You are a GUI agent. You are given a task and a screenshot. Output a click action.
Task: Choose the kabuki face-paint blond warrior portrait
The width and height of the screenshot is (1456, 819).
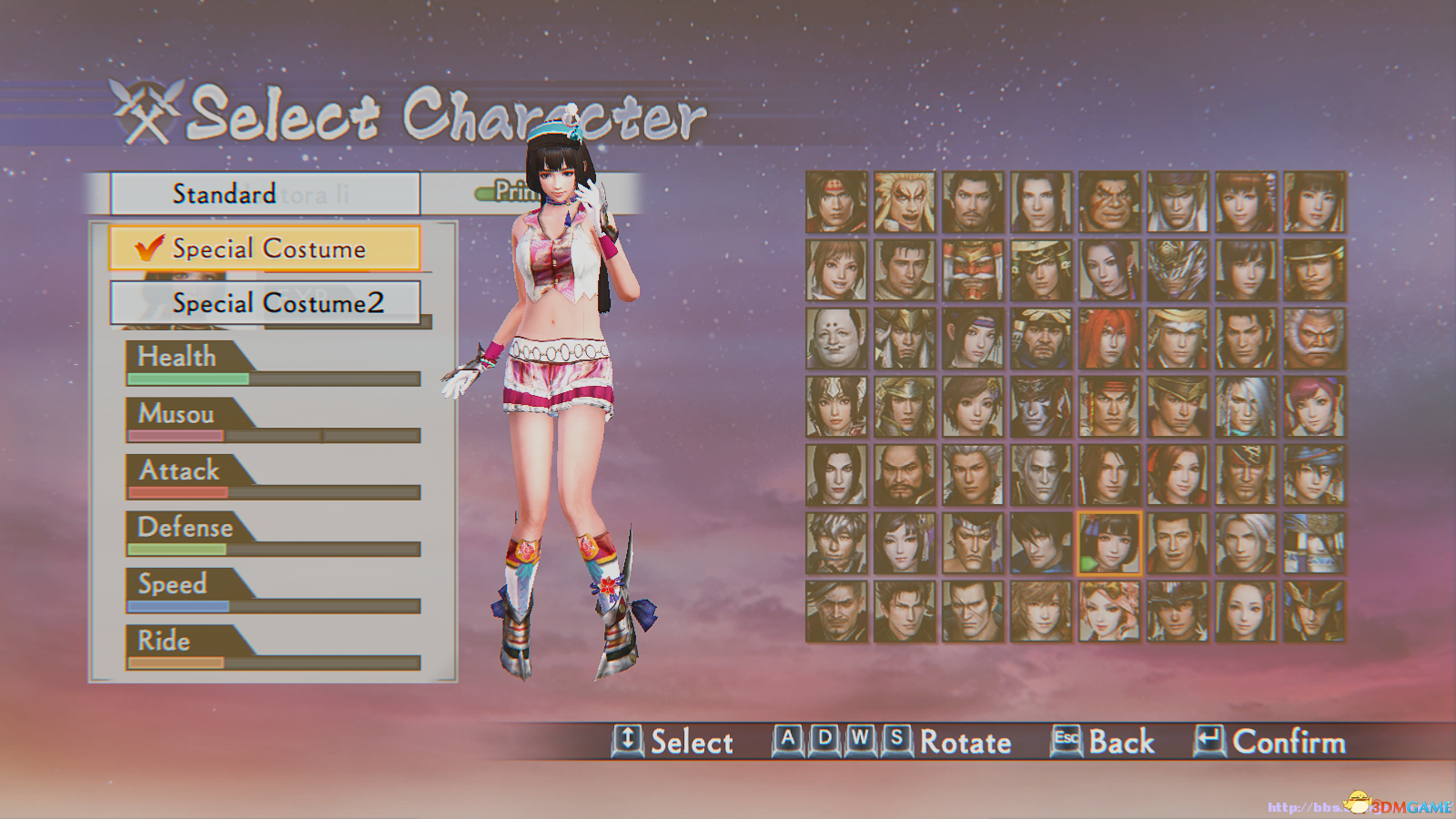pyautogui.click(x=905, y=202)
